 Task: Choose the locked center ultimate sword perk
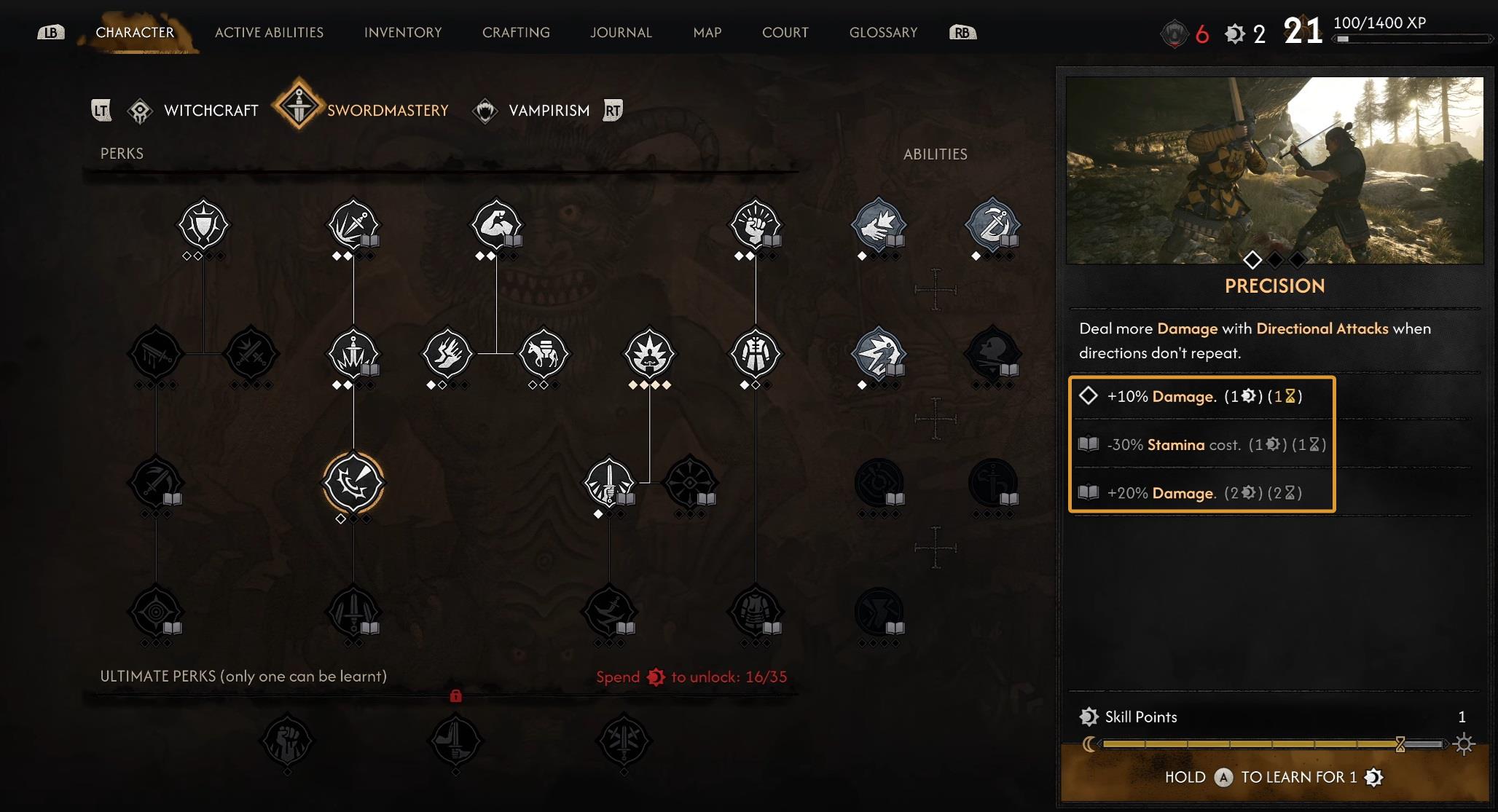pyautogui.click(x=455, y=741)
